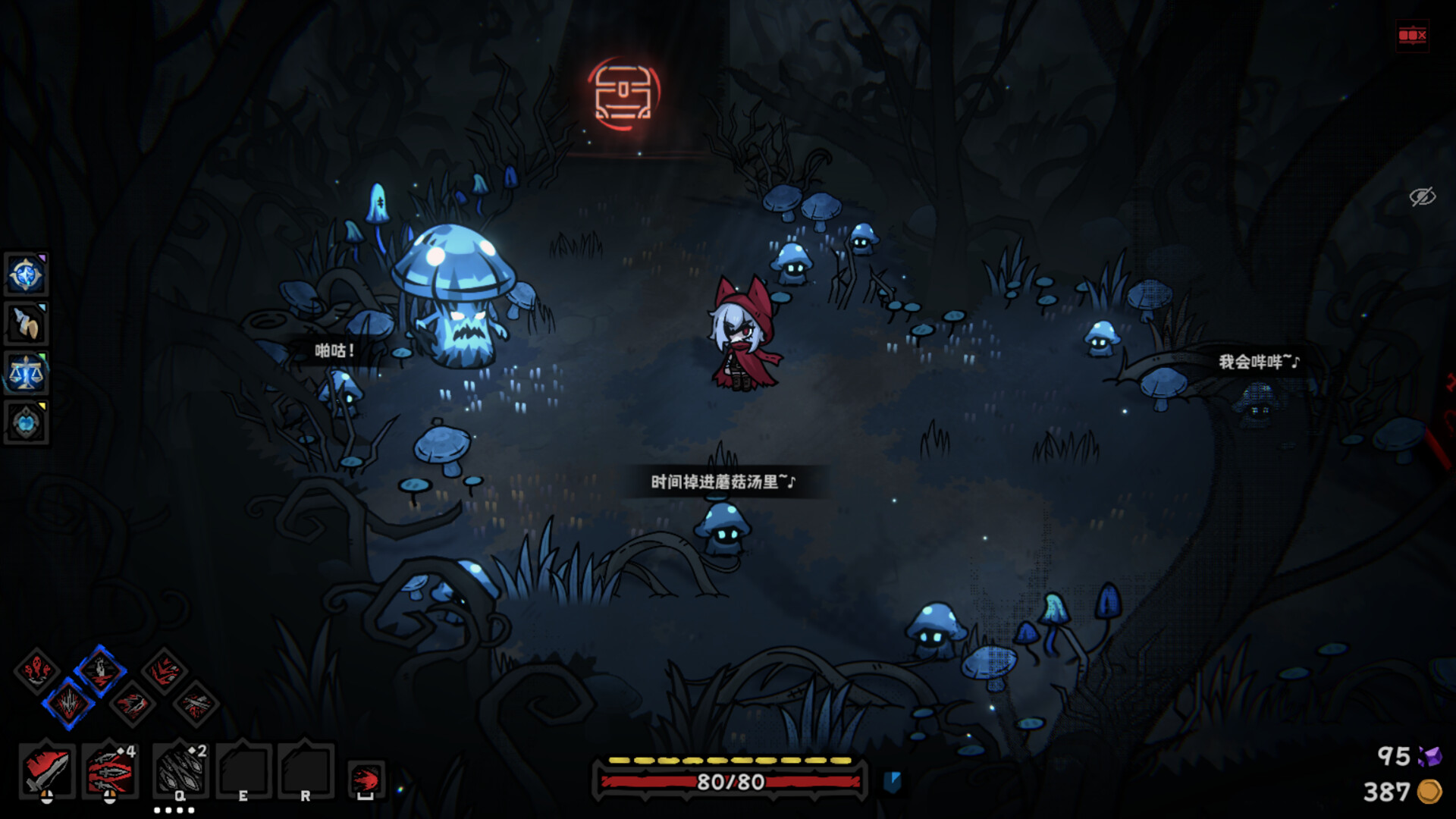This screenshot has height=819, width=1456.
Task: Open the scales of balance buff
Action: pyautogui.click(x=27, y=374)
